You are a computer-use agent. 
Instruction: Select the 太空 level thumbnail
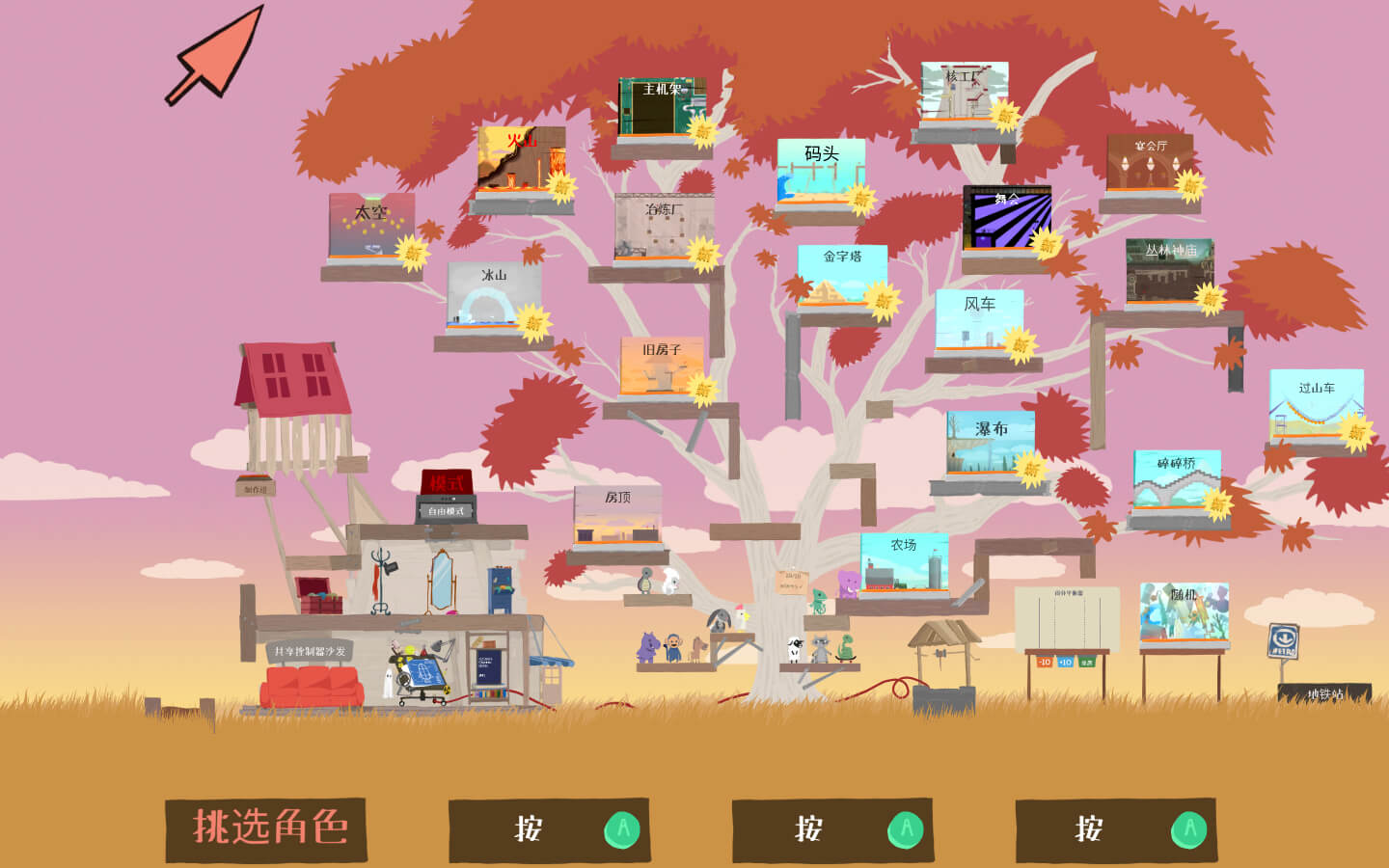(371, 226)
